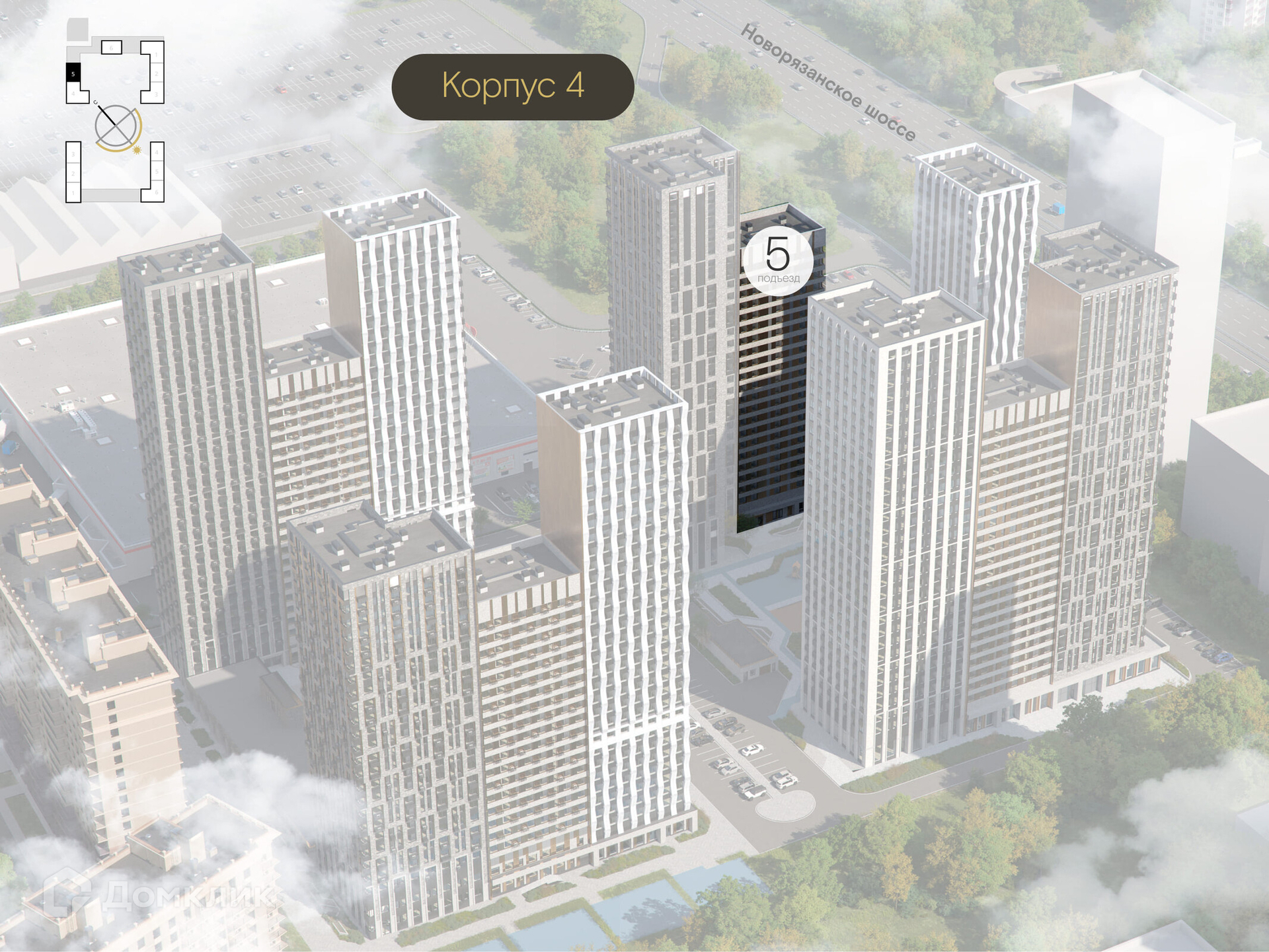Click the Корпус 4 building label

tap(513, 87)
